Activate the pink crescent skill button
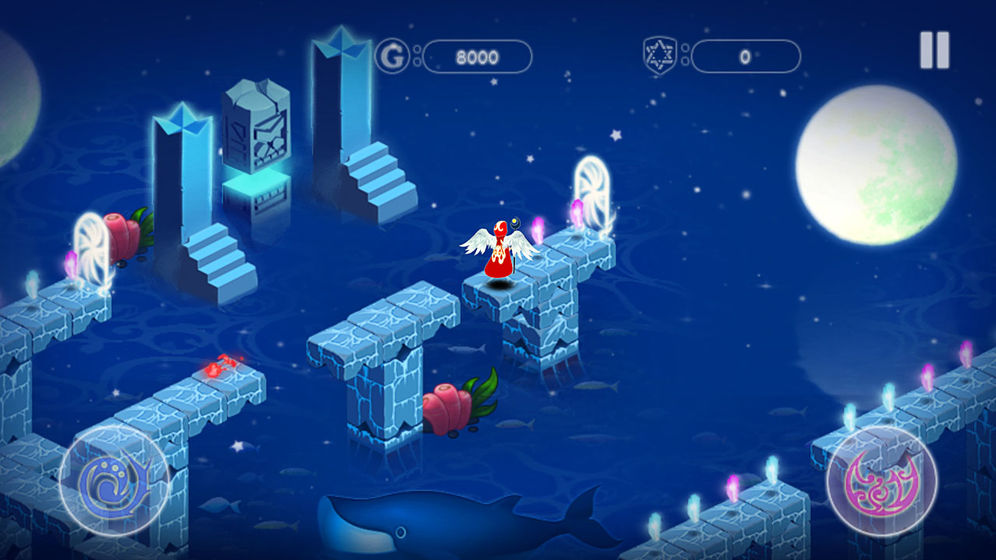This screenshot has width=996, height=560. pos(881,481)
